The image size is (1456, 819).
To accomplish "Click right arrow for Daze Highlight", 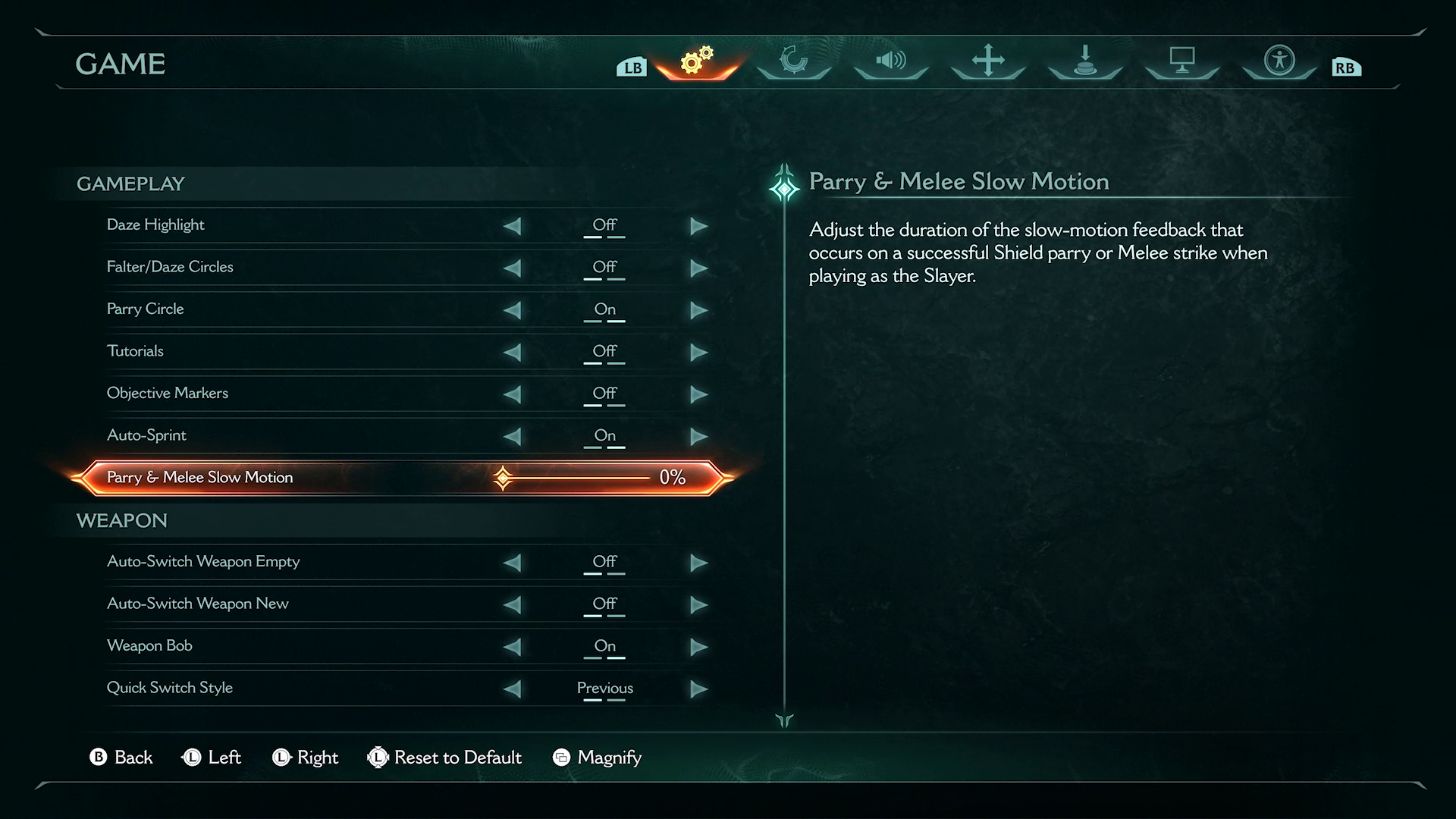I will point(698,226).
